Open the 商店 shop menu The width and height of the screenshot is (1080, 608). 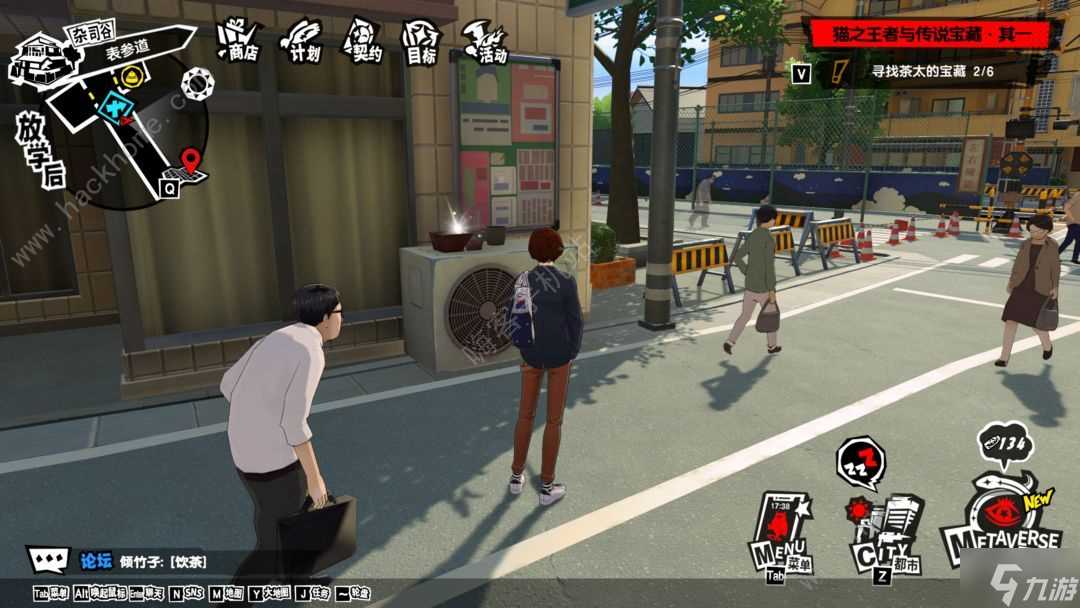coord(238,40)
